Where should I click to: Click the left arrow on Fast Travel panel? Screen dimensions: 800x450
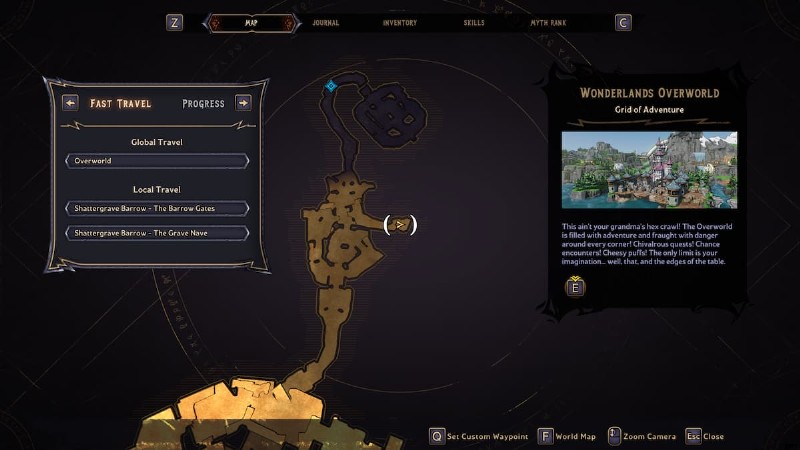[x=70, y=102]
